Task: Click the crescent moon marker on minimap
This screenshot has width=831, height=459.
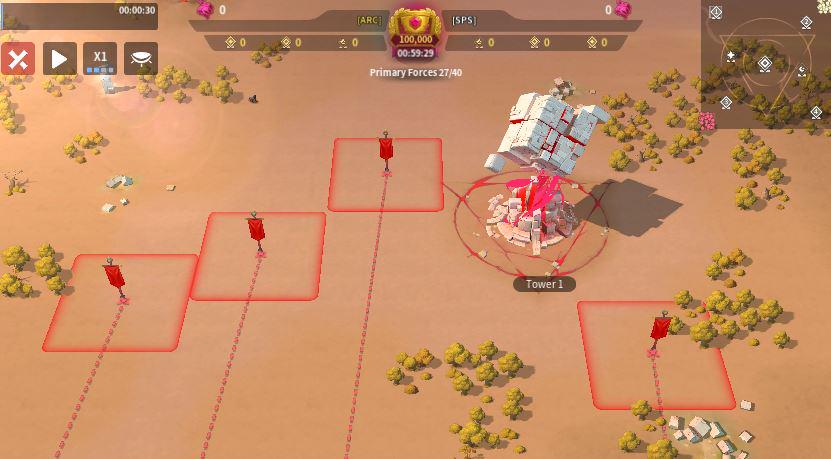Action: tap(801, 71)
